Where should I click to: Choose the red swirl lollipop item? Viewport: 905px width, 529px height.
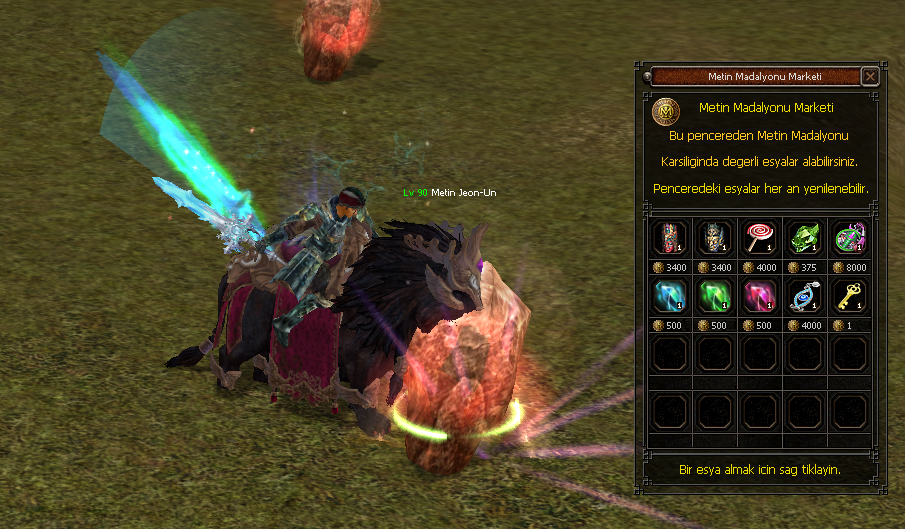coord(758,238)
